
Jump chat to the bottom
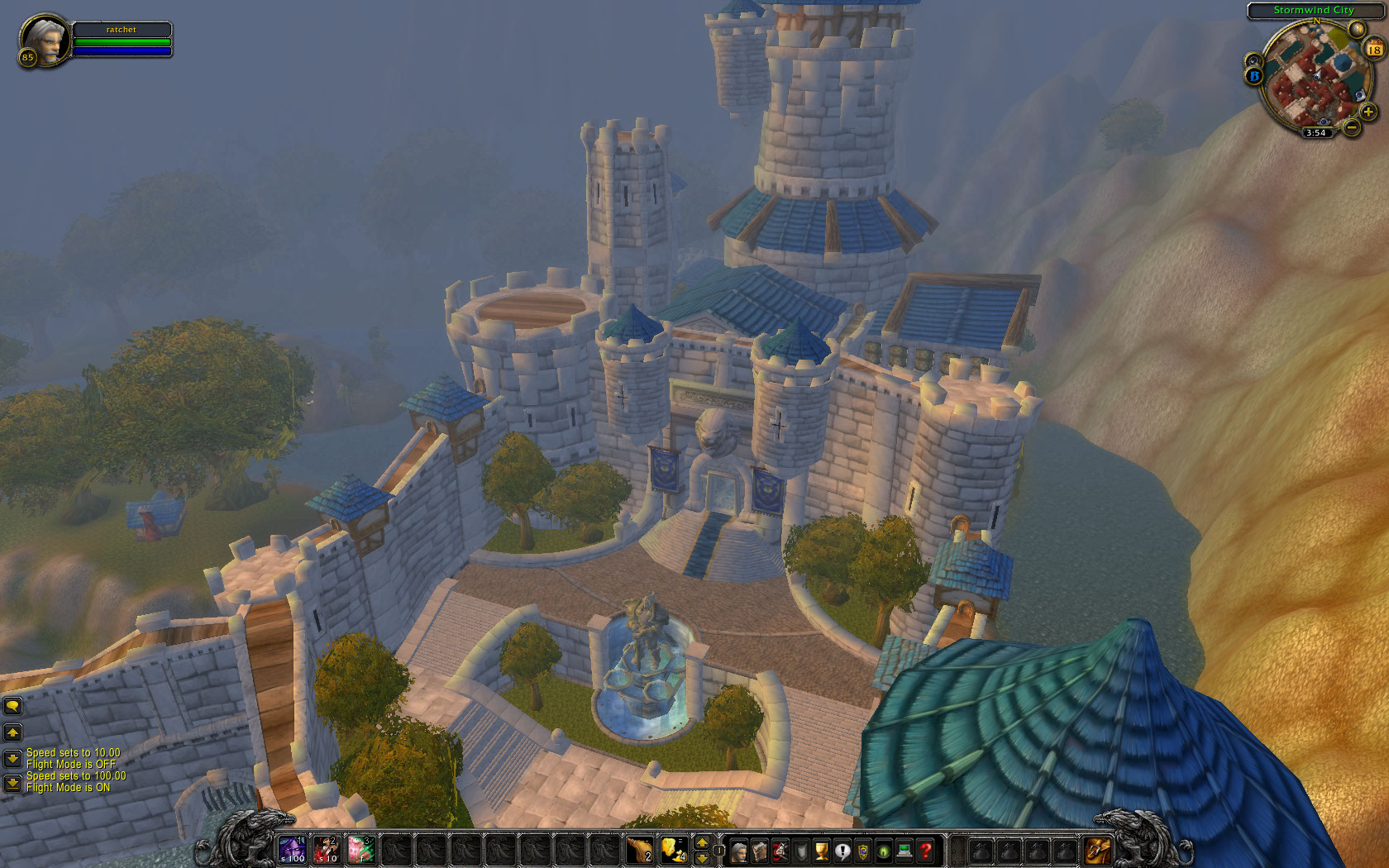(13, 782)
